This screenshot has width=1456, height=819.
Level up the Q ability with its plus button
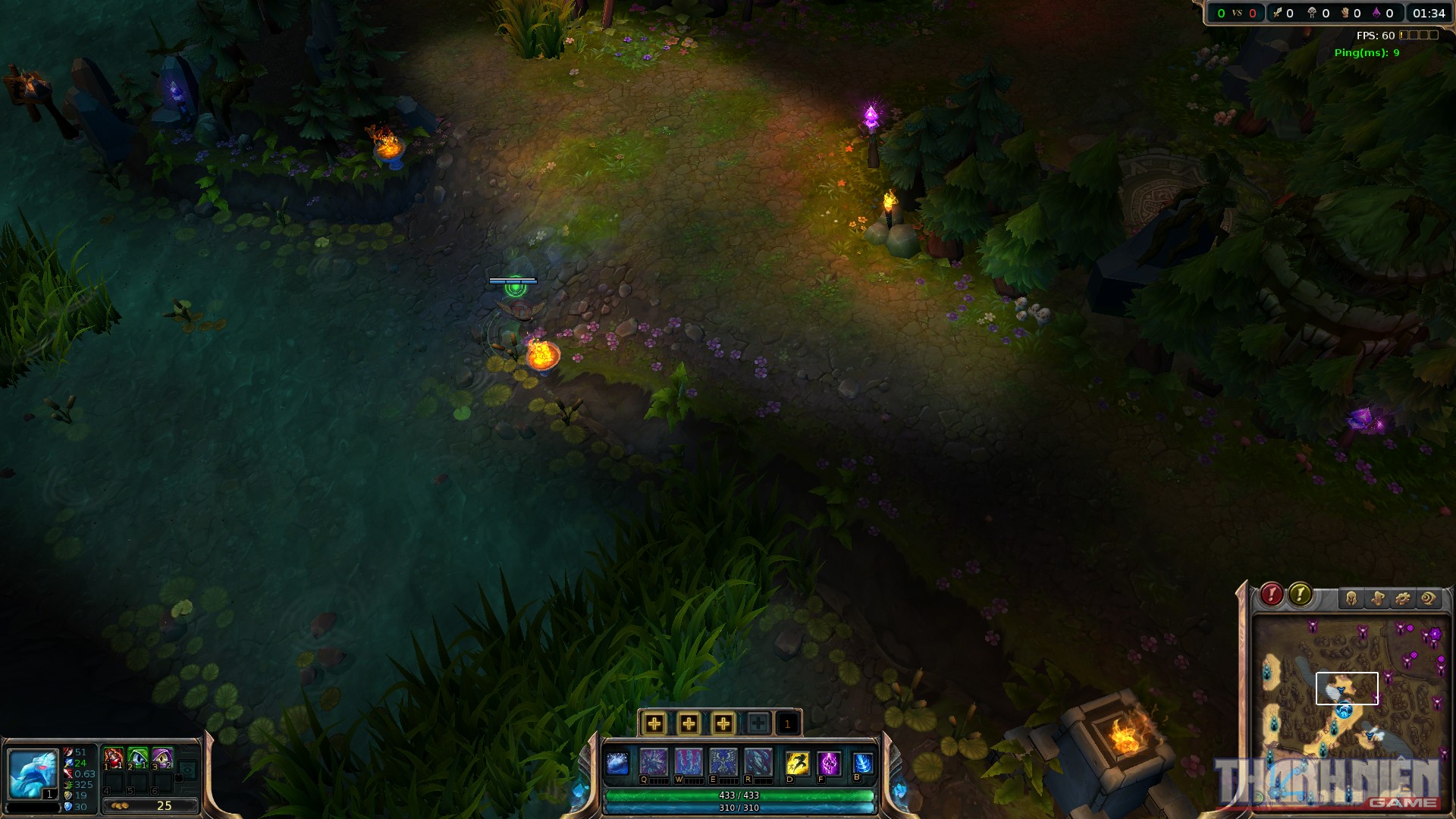coord(654,723)
